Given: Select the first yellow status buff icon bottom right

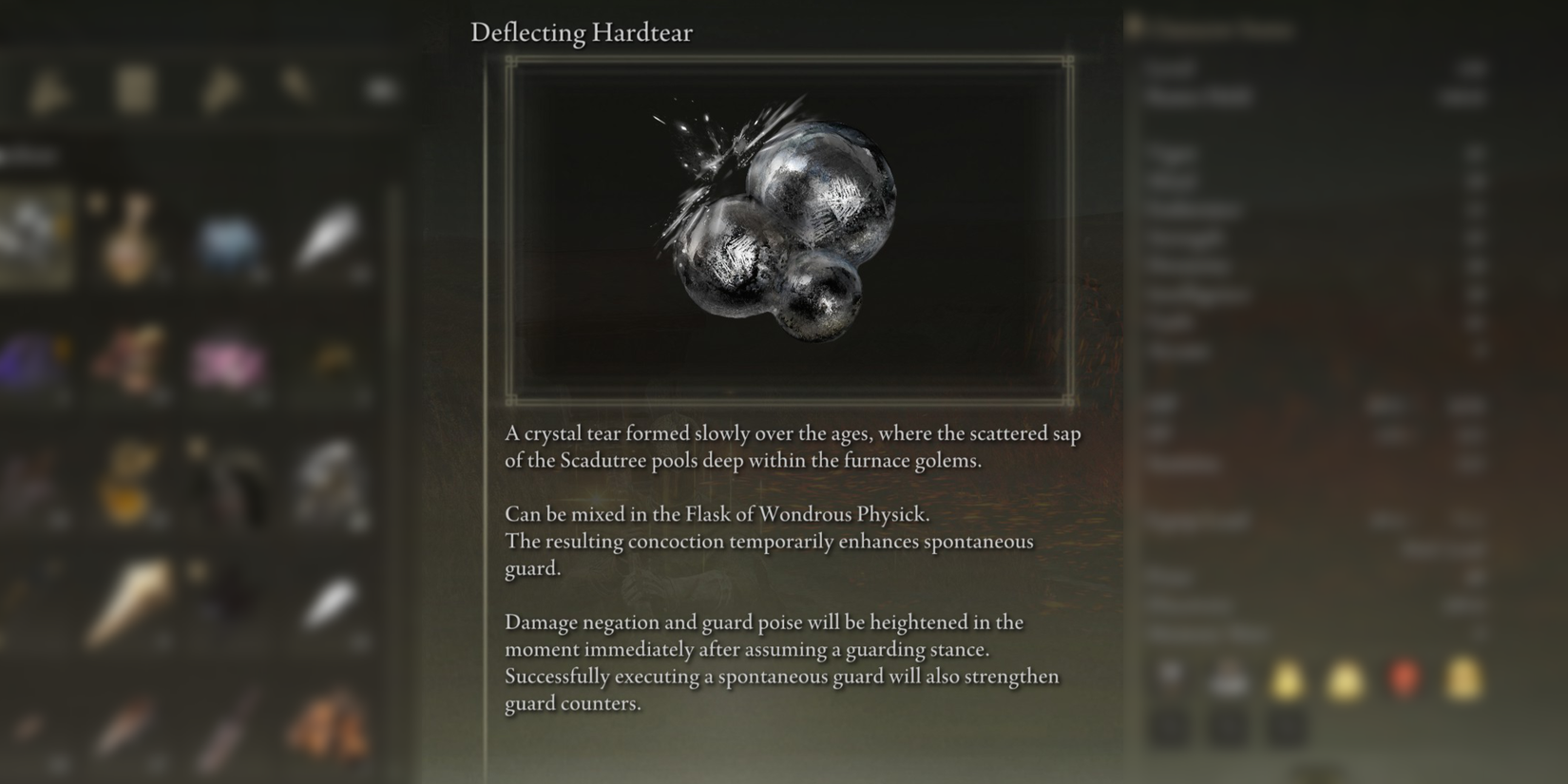Looking at the screenshot, I should 1288,677.
